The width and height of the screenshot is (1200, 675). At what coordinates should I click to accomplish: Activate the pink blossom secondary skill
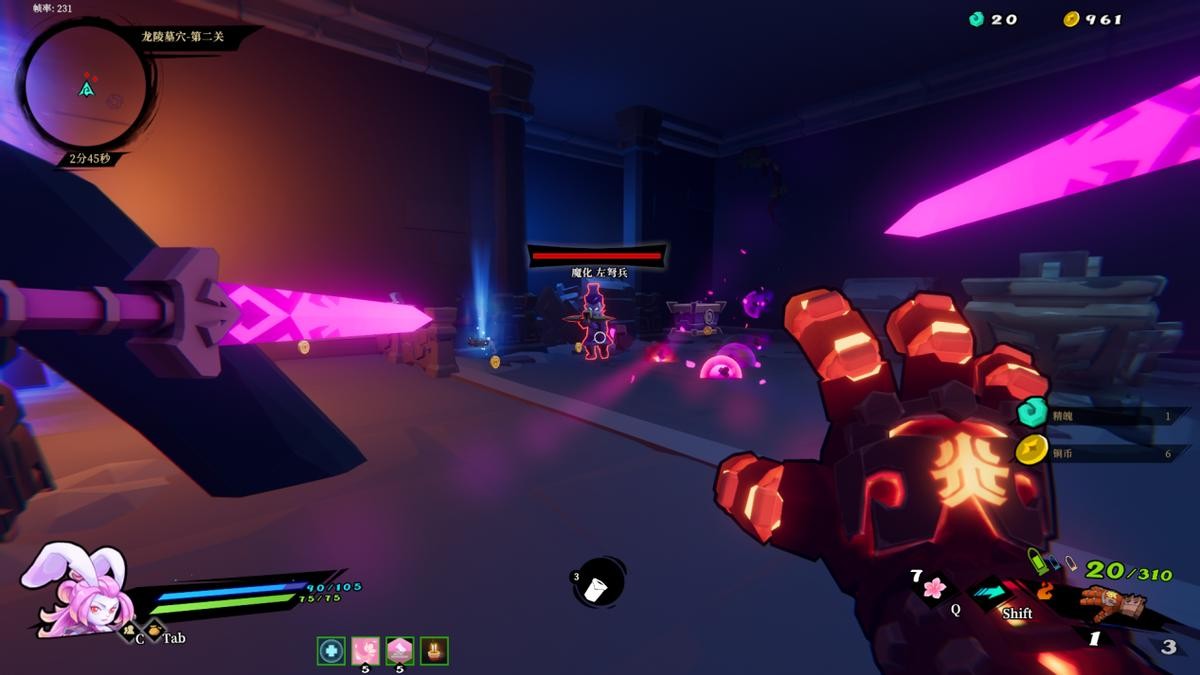(935, 587)
